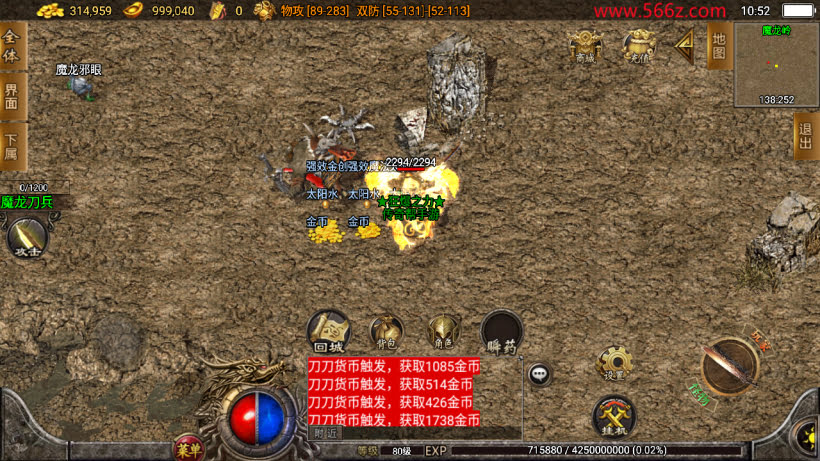Screen dimensions: 820x461
Task: Open the 地图 map tab
Action: pyautogui.click(x=718, y=45)
